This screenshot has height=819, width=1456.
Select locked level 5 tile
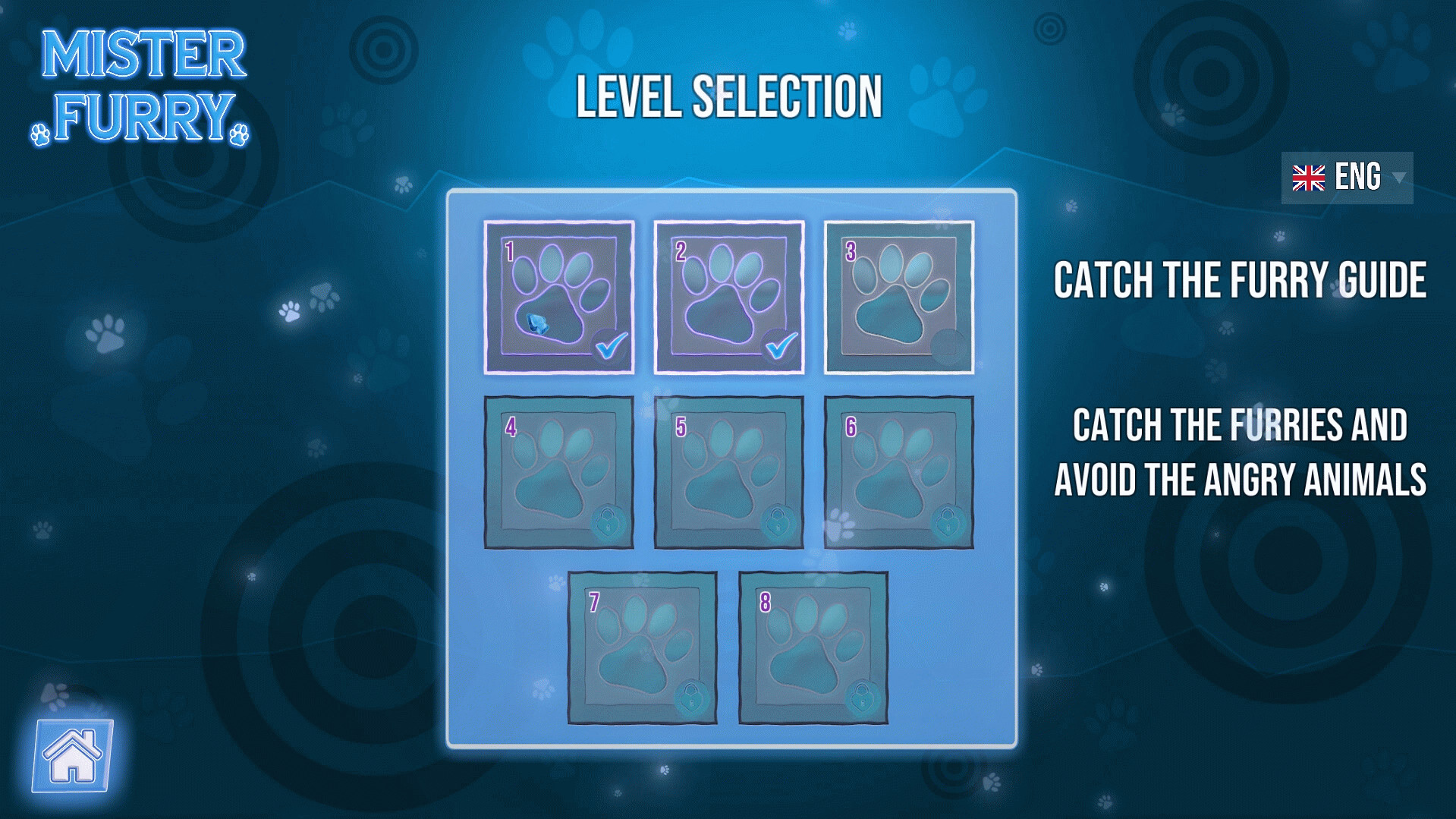click(x=729, y=472)
